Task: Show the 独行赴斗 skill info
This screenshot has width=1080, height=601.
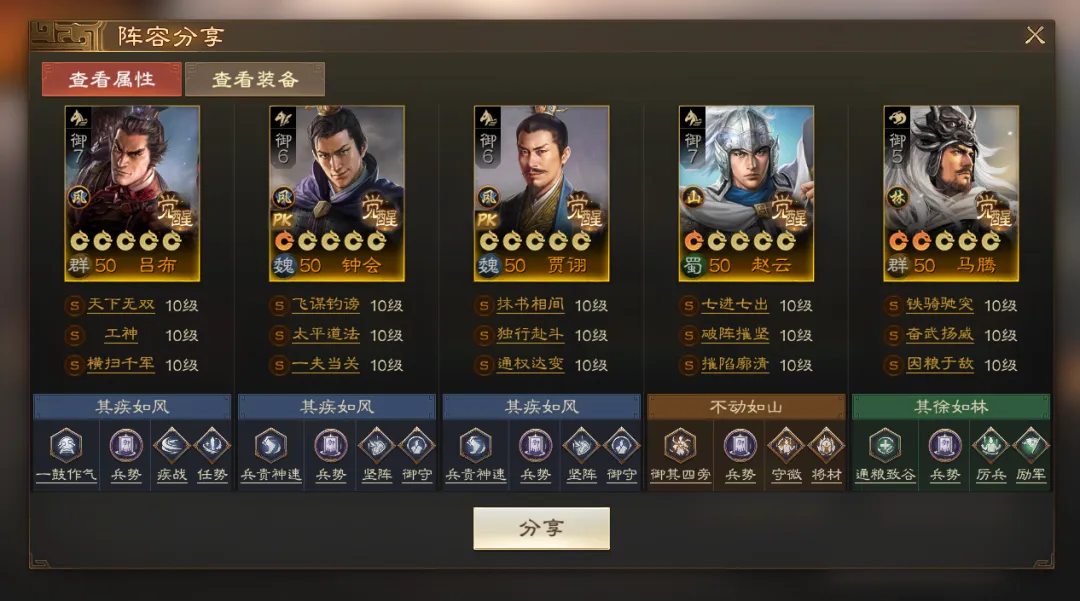Action: (530, 335)
